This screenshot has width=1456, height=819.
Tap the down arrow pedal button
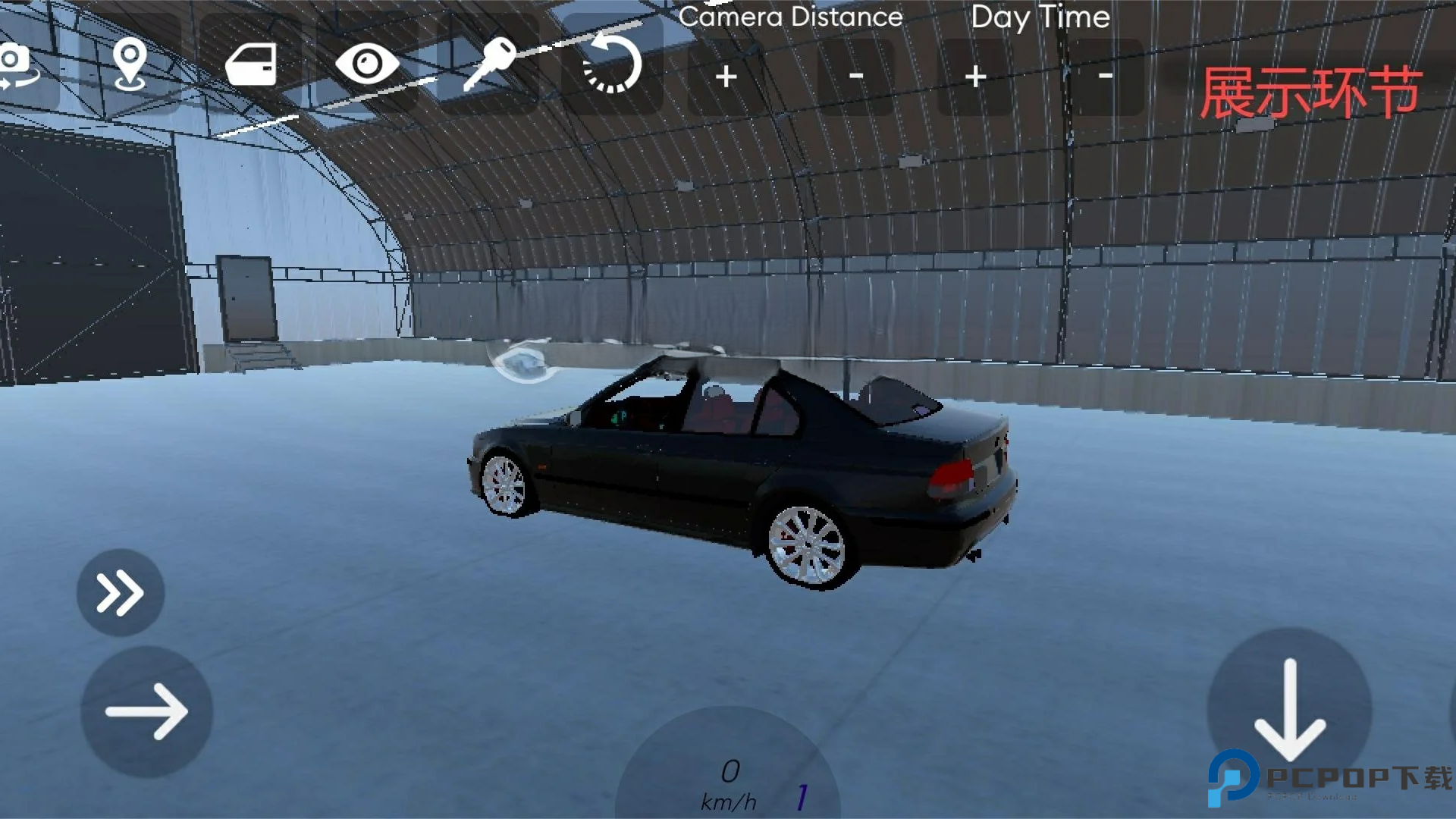pos(1289,709)
